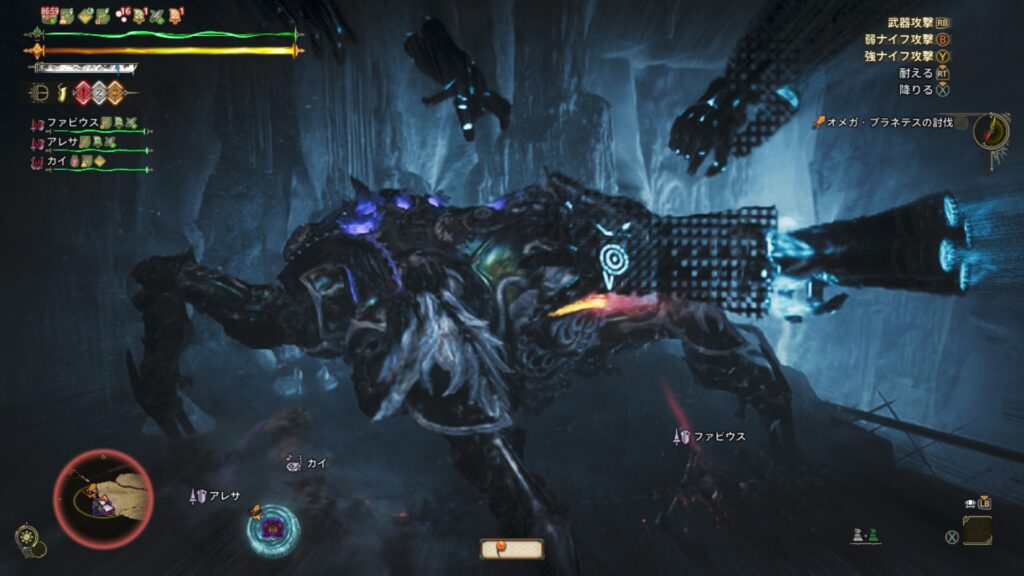This screenshot has height=576, width=1024.
Task: Select the orange item tab at bottom center
Action: click(x=512, y=548)
